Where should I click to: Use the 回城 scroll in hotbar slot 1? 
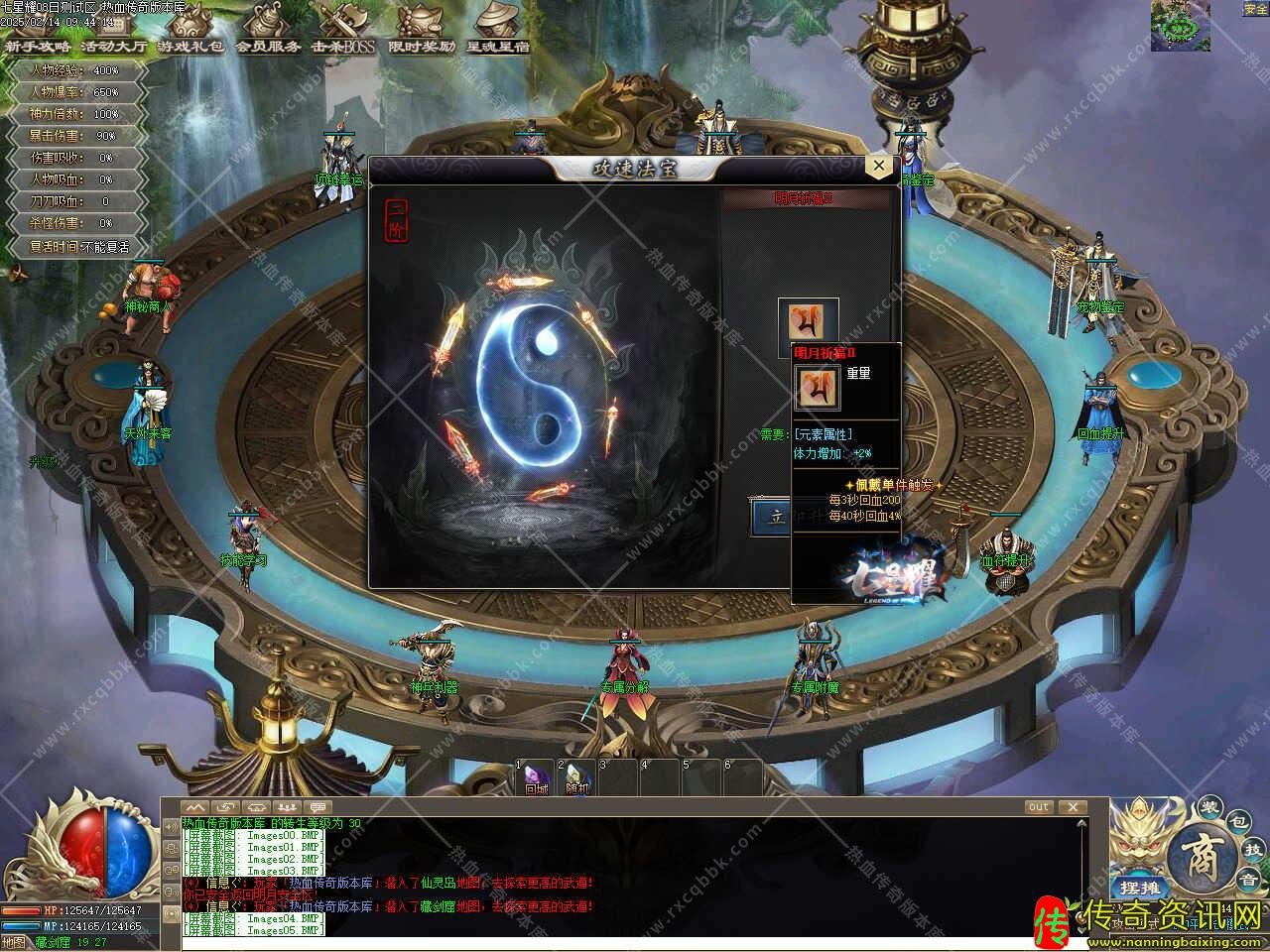point(537,778)
